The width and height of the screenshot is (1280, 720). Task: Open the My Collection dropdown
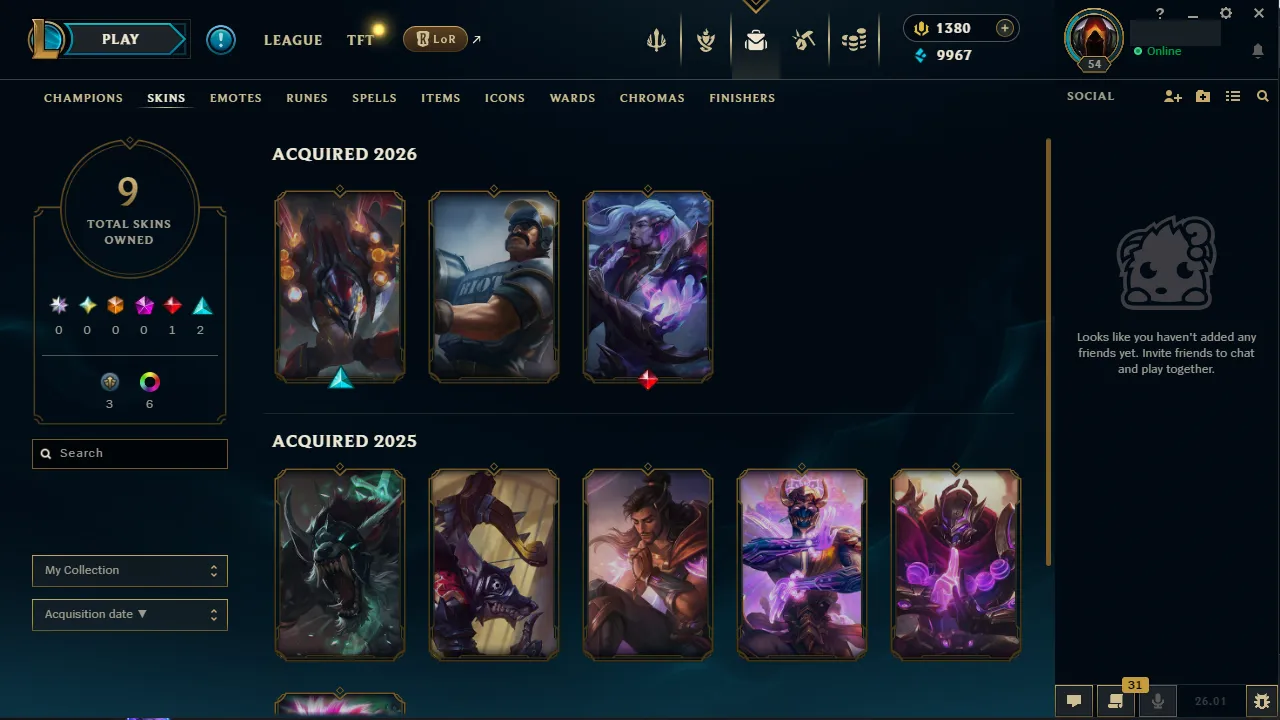pyautogui.click(x=129, y=570)
